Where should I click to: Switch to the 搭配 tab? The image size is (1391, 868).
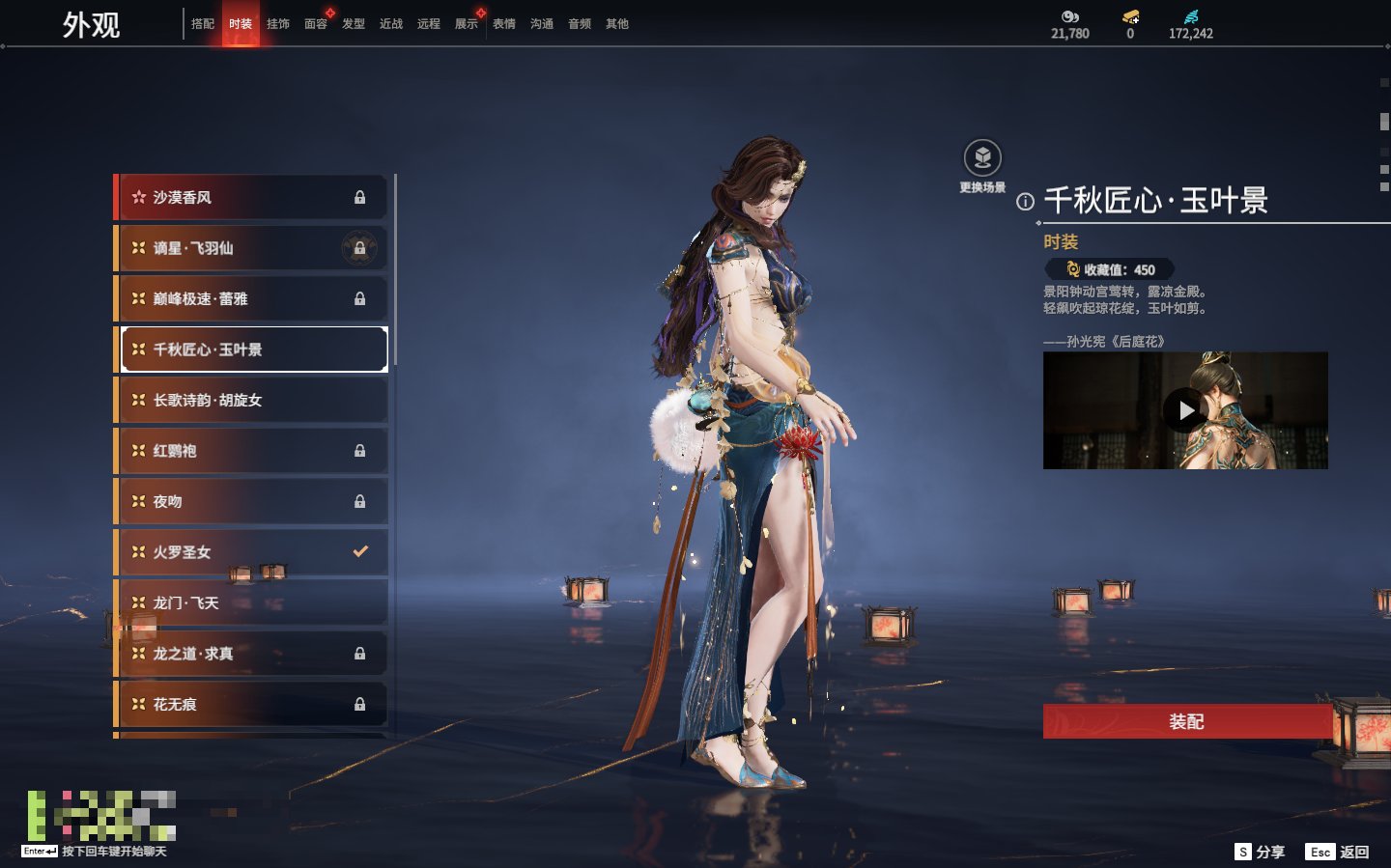[x=203, y=24]
